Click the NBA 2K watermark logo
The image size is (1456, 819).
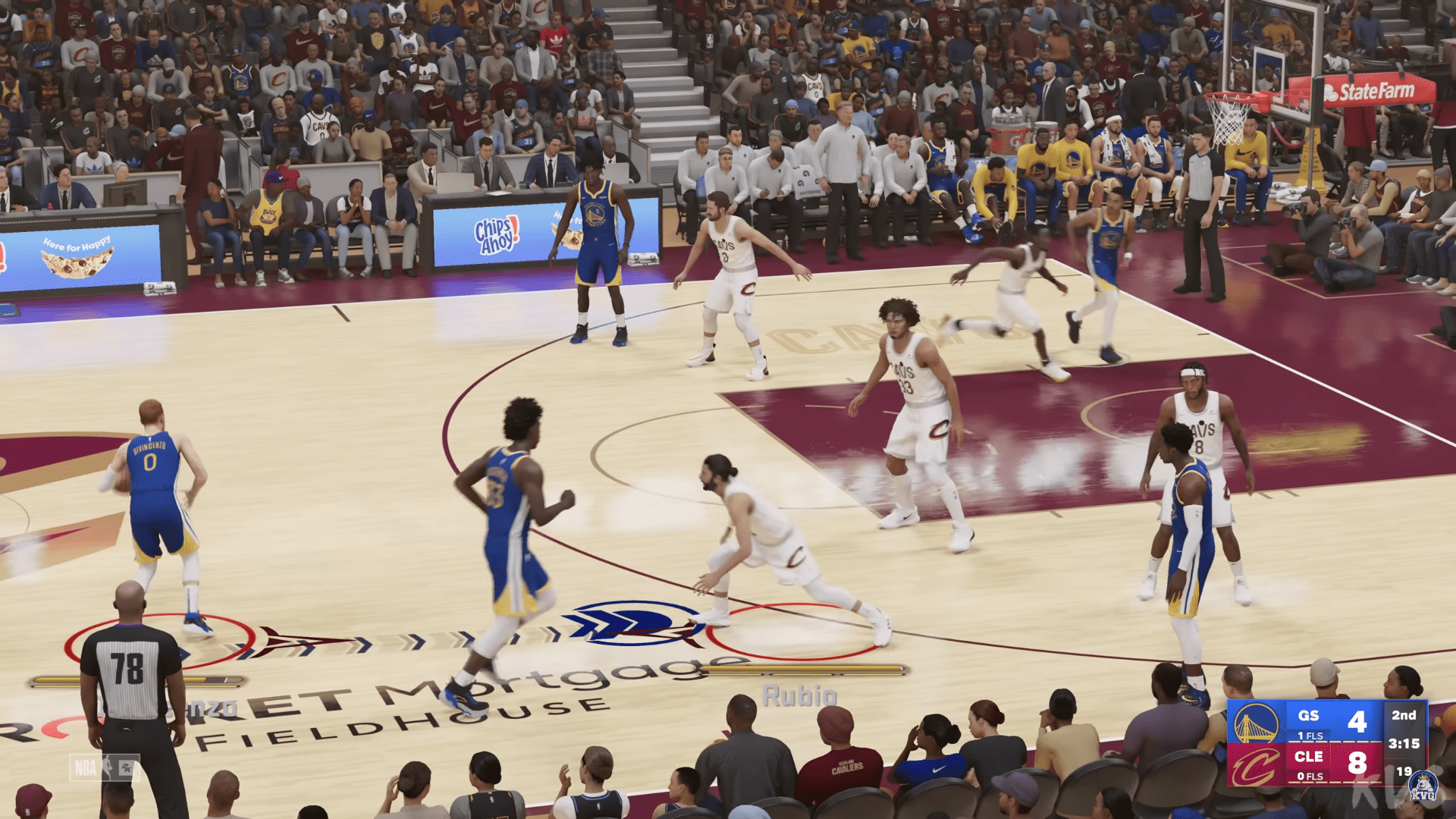point(104,768)
